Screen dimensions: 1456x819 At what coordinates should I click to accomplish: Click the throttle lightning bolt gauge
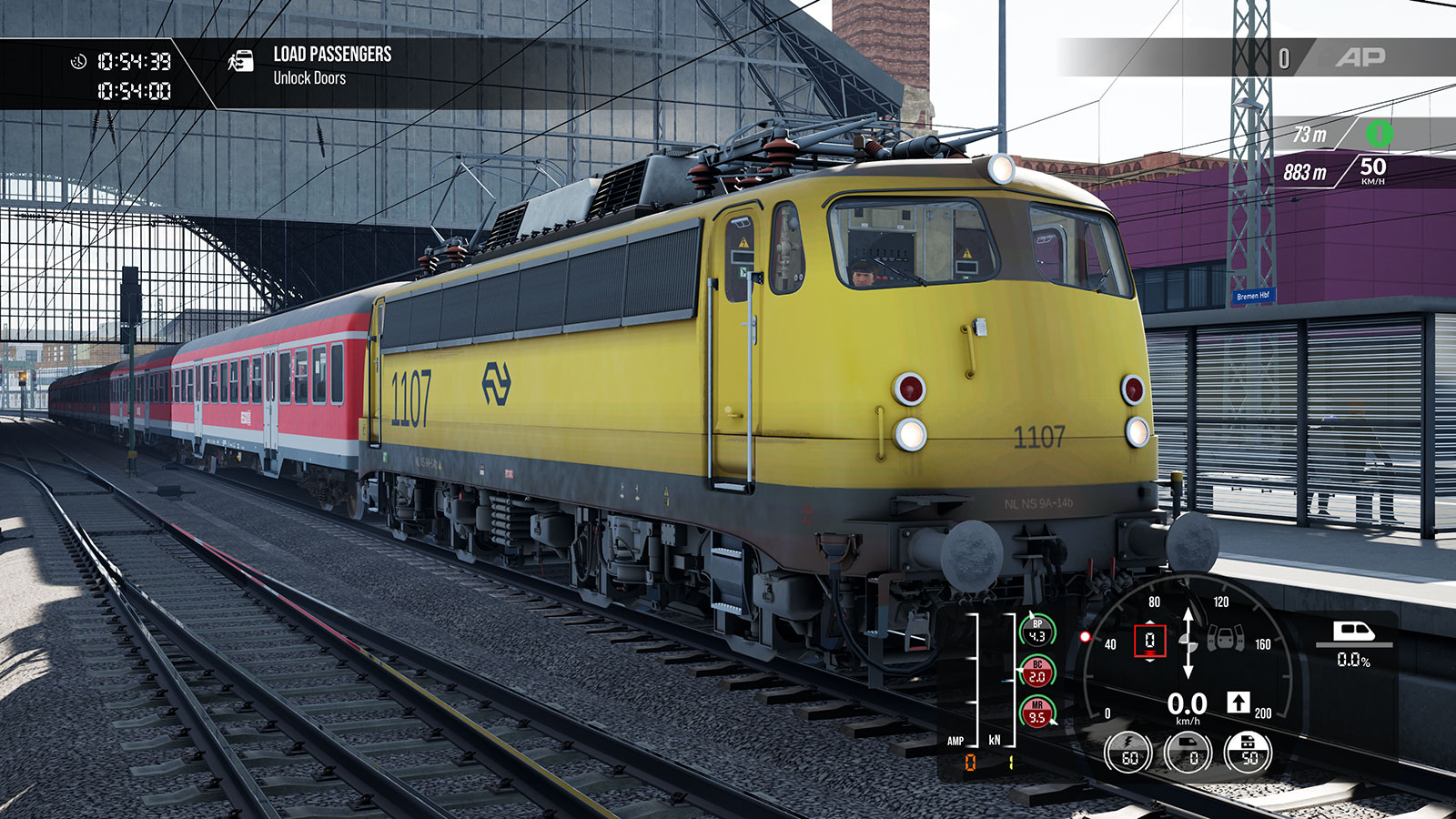pyautogui.click(x=1128, y=753)
